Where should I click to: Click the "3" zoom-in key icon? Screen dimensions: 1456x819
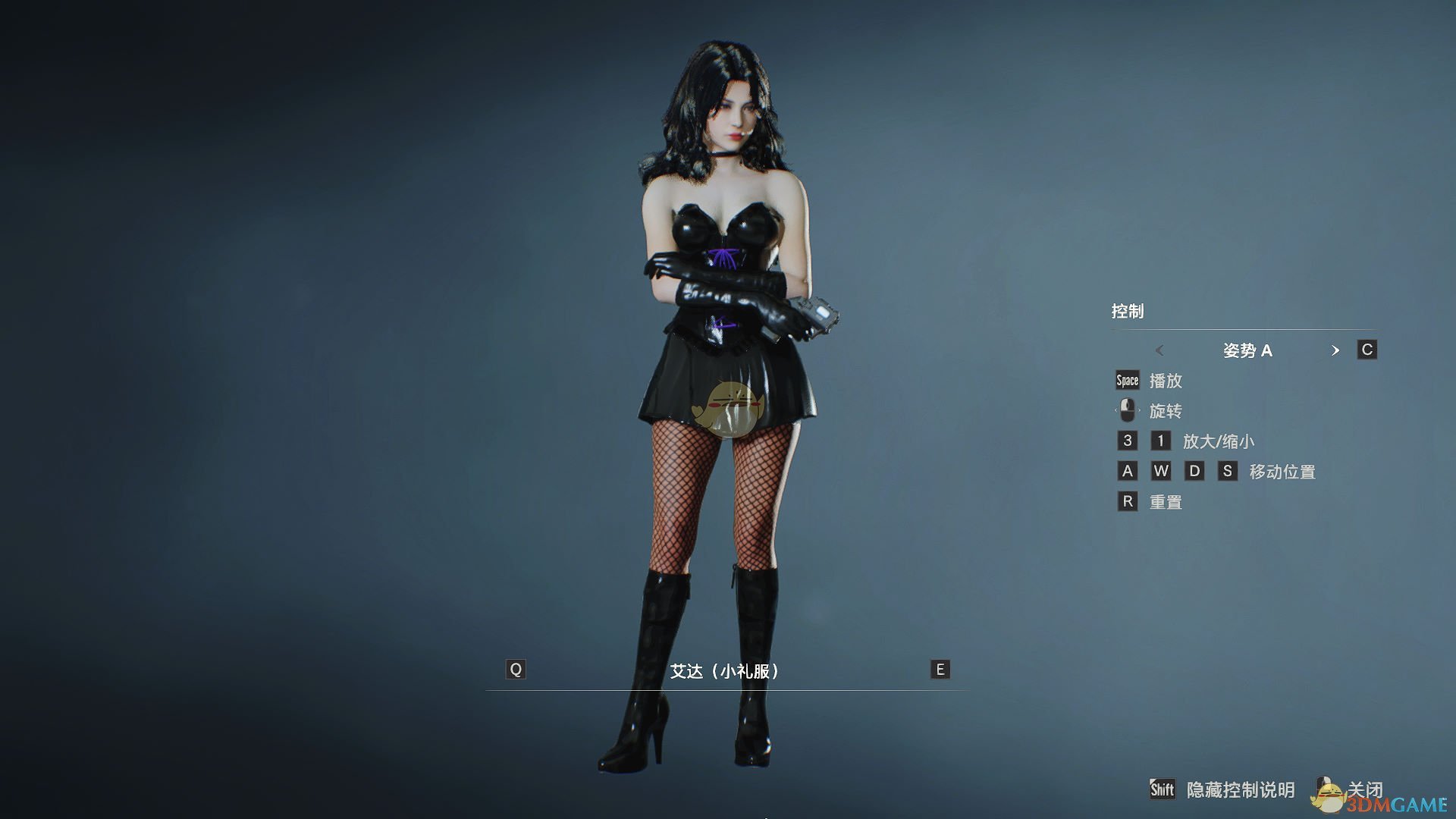[1126, 441]
